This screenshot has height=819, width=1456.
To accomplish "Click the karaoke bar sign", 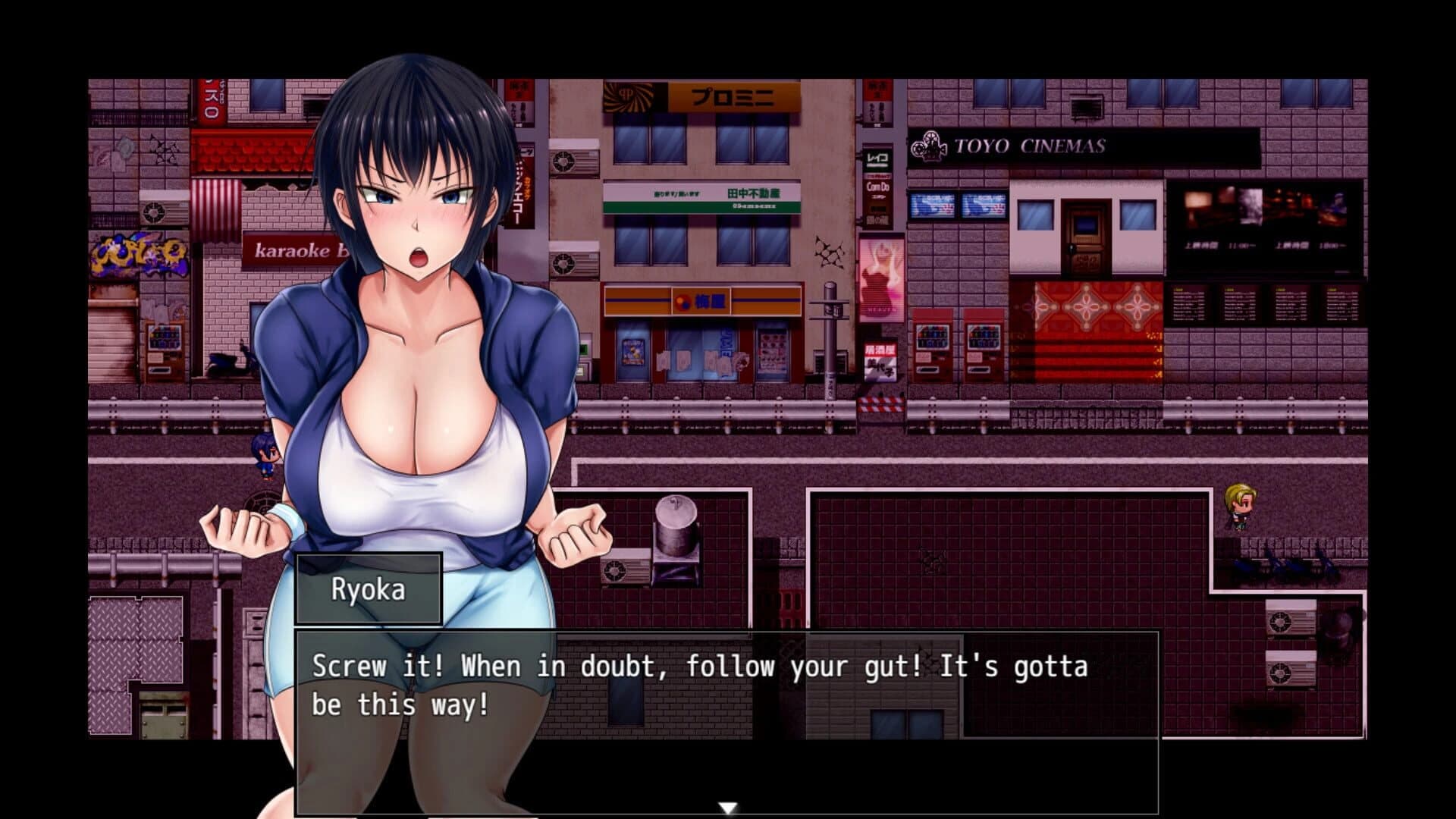I will 287,251.
